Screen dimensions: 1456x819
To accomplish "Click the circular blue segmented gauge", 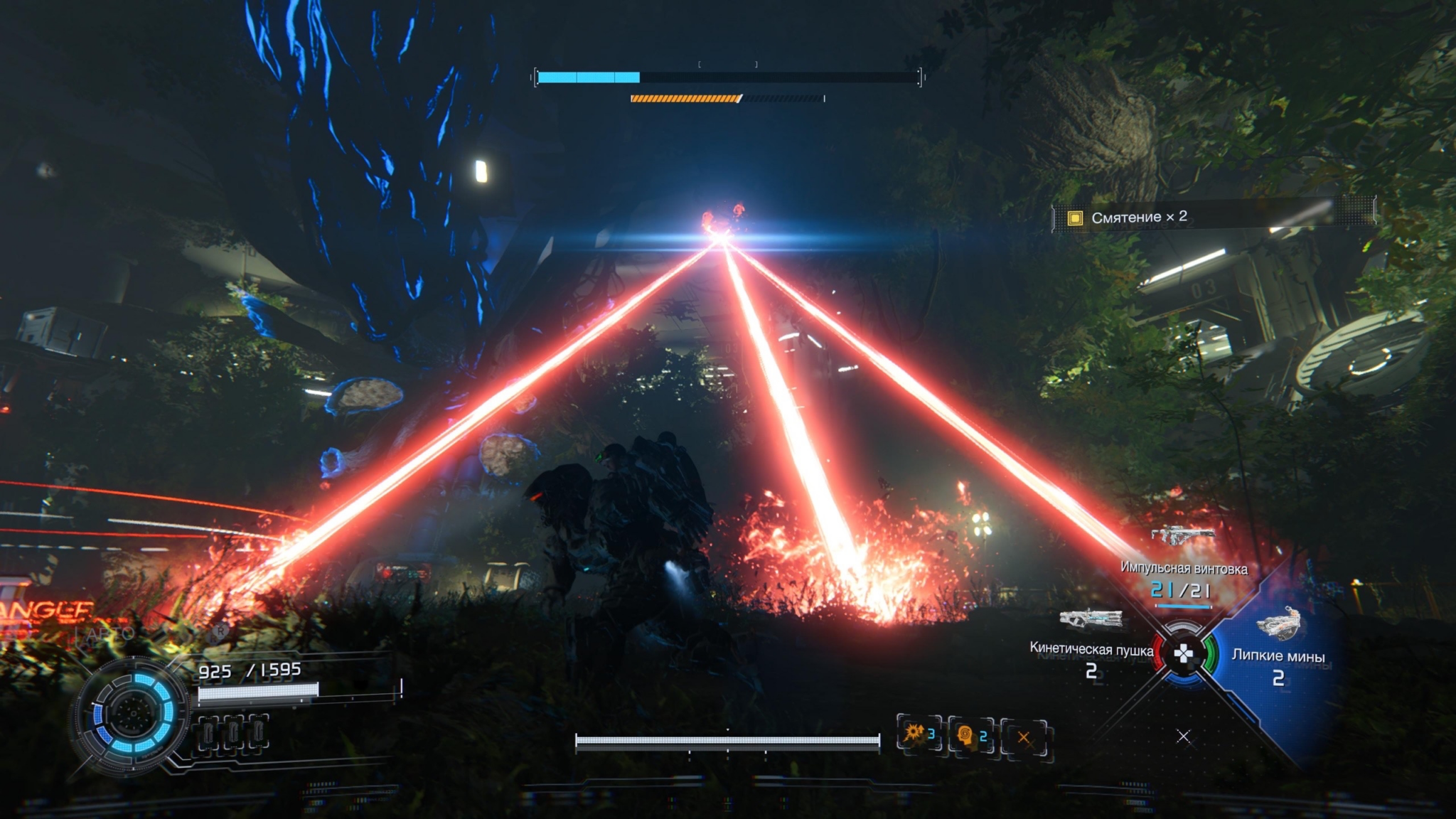I will click(132, 713).
